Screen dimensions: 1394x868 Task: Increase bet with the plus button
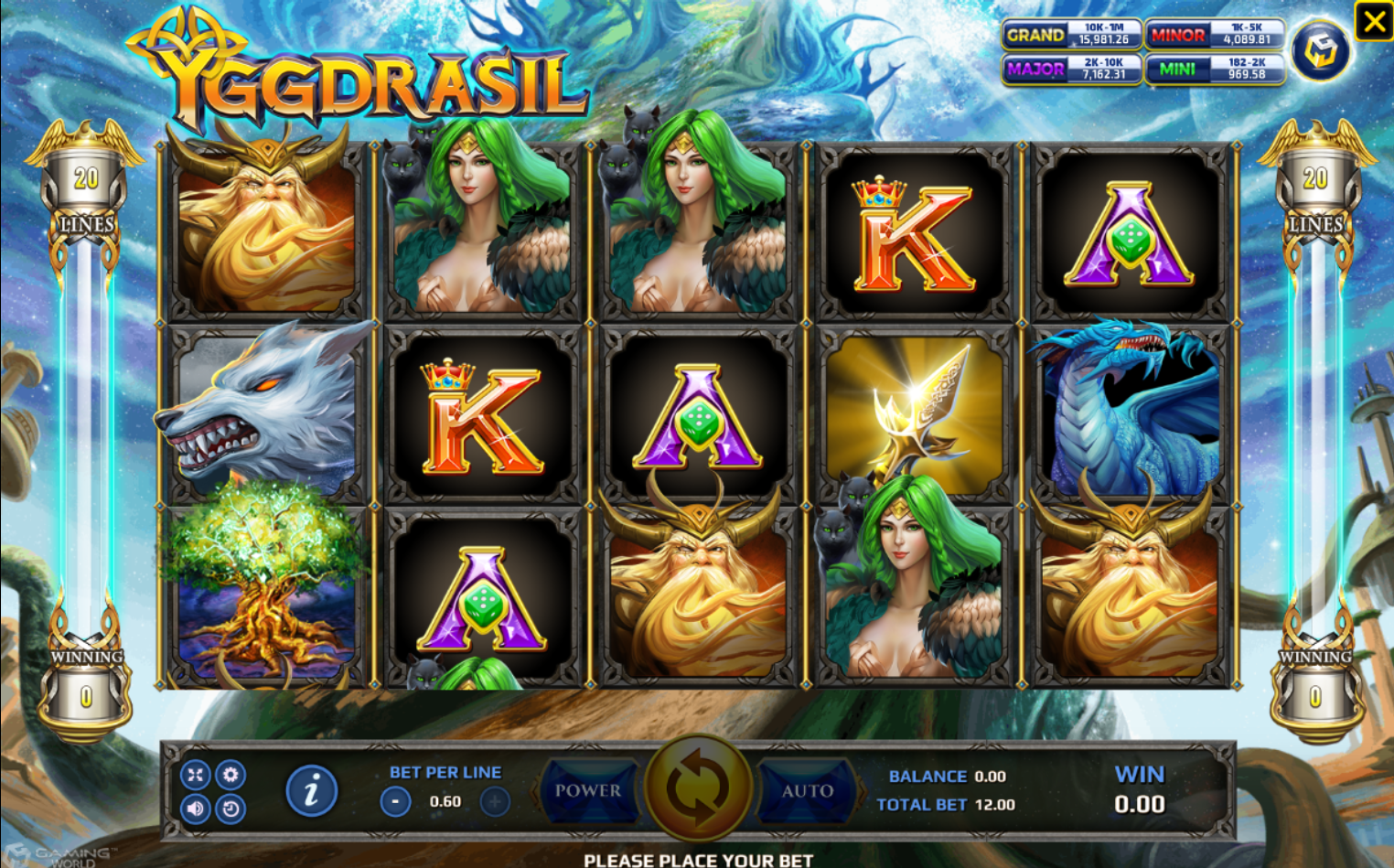point(493,801)
